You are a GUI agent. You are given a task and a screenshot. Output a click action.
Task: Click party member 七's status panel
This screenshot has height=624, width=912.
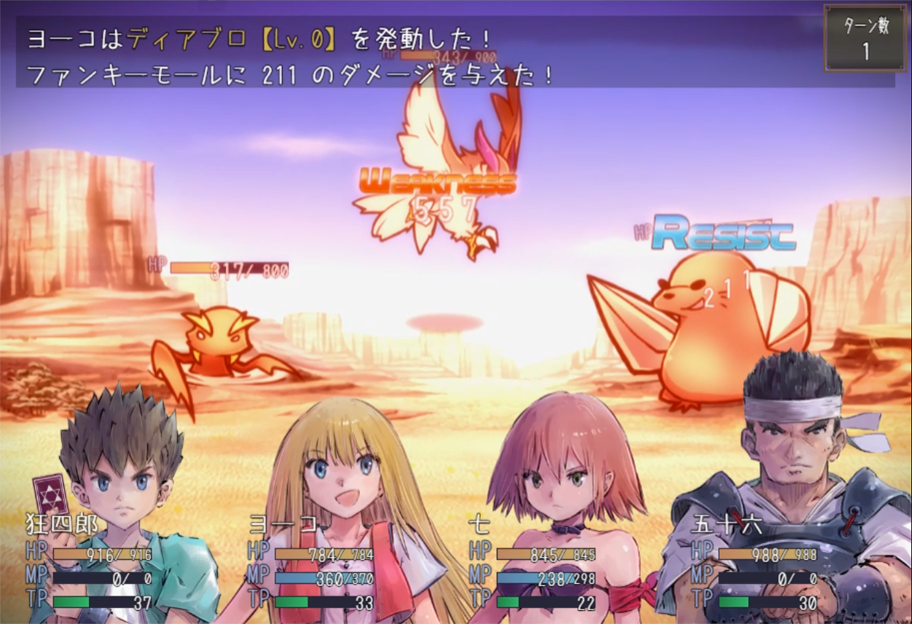(x=534, y=565)
